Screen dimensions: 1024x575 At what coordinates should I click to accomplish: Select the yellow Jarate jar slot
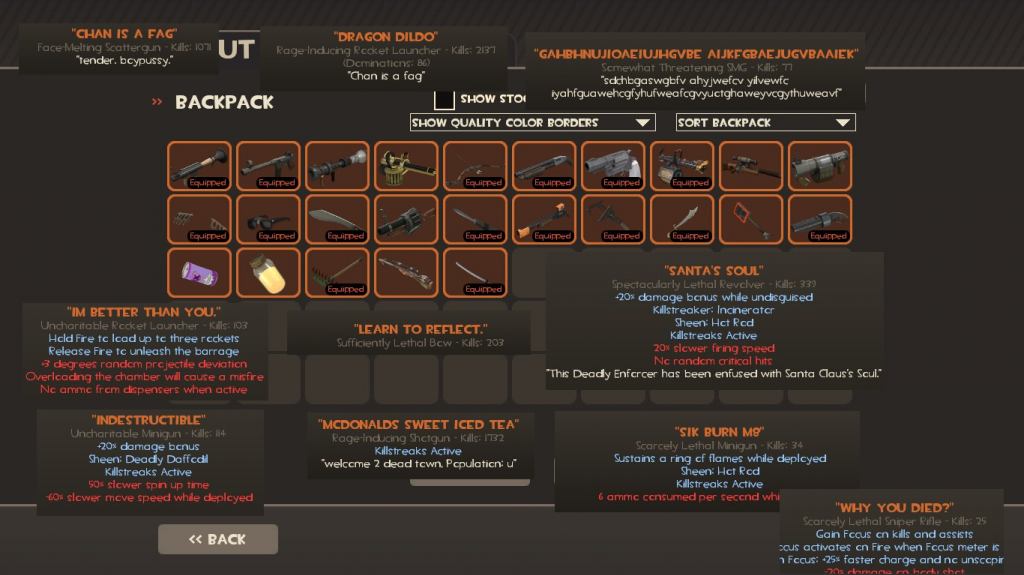268,272
